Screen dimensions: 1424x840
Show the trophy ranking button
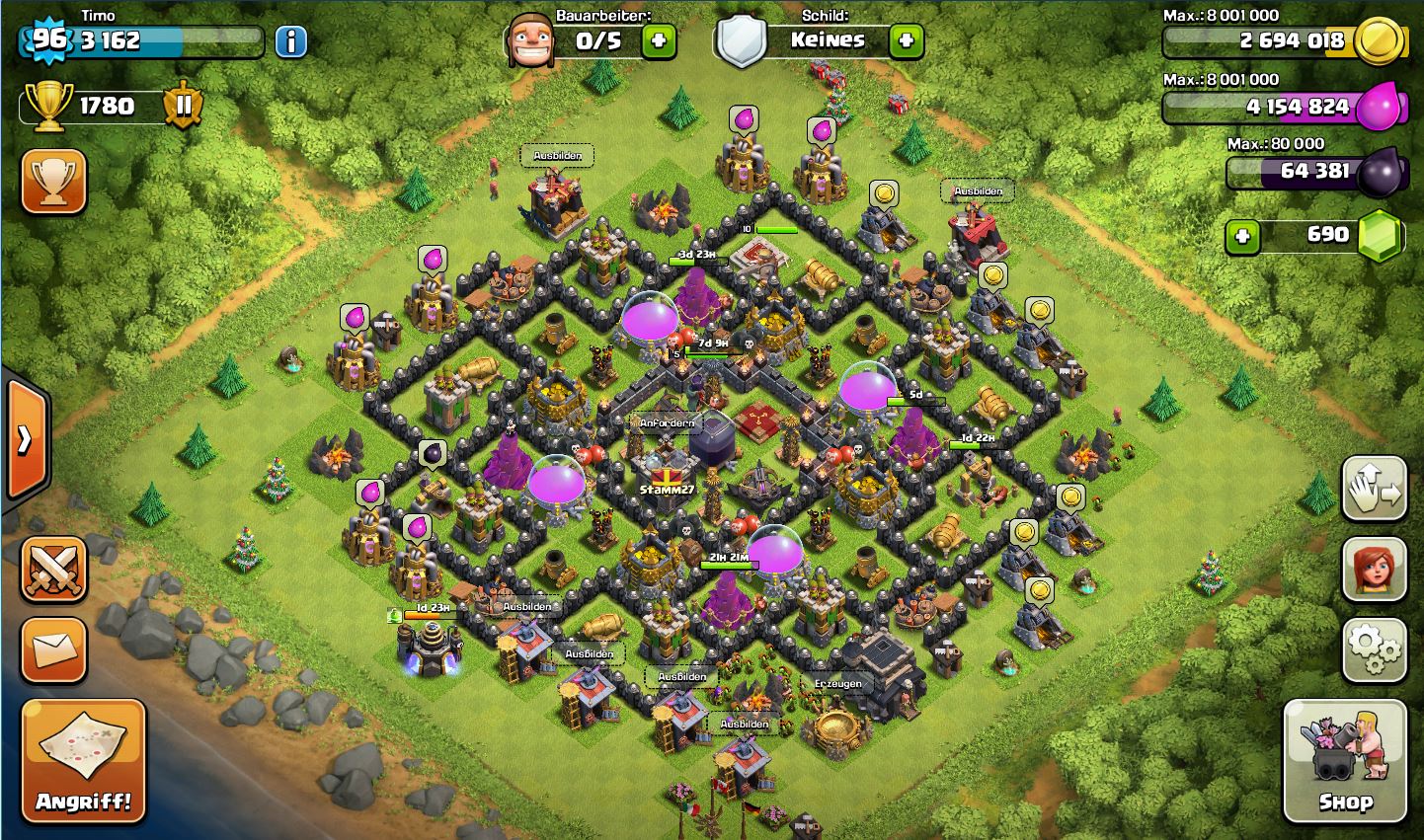[x=54, y=182]
